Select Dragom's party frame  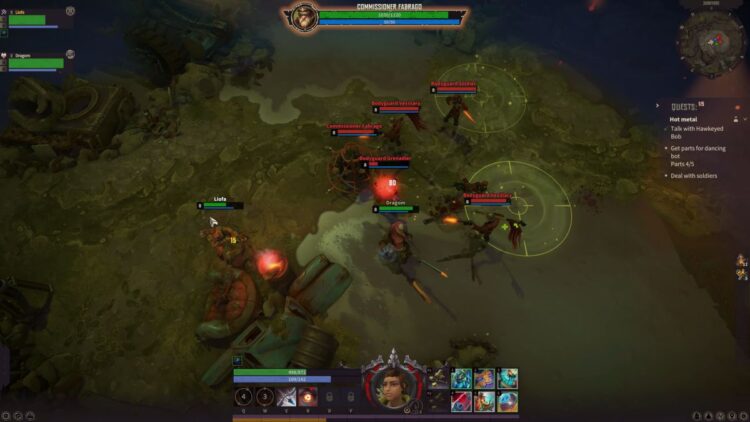35,61
